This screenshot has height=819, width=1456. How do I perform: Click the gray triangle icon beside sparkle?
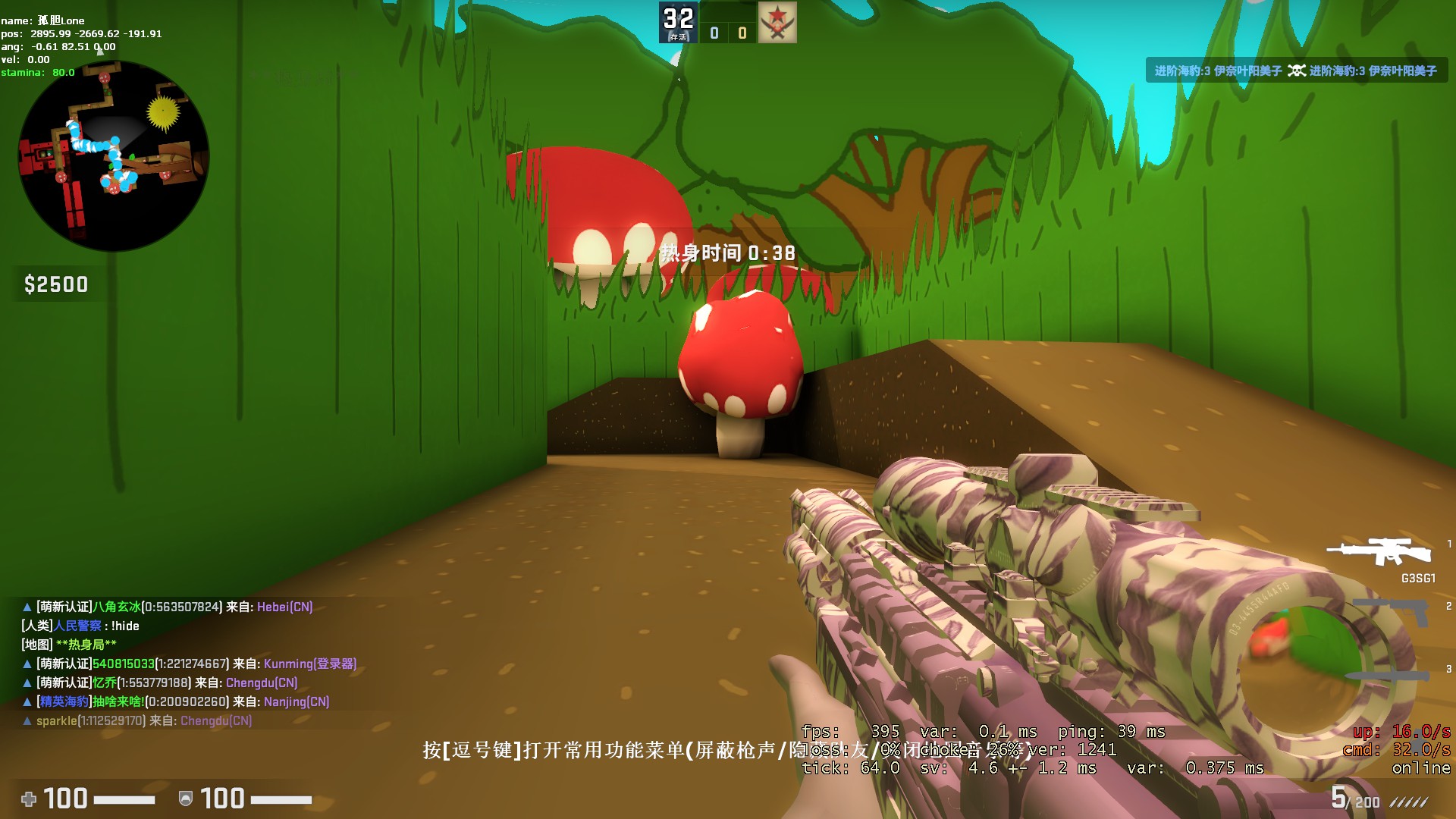tap(27, 721)
